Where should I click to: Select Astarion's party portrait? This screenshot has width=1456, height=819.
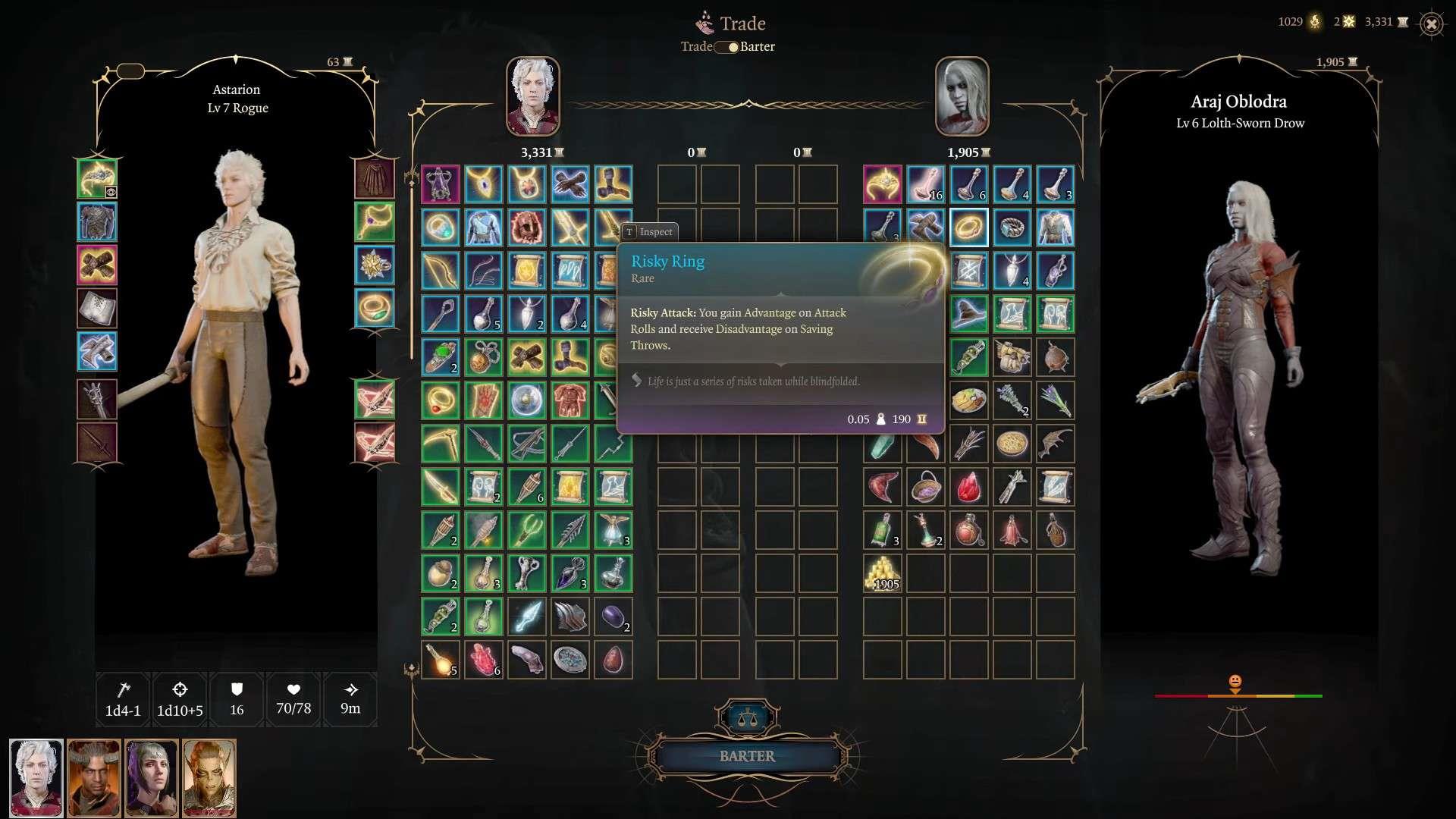click(36, 778)
